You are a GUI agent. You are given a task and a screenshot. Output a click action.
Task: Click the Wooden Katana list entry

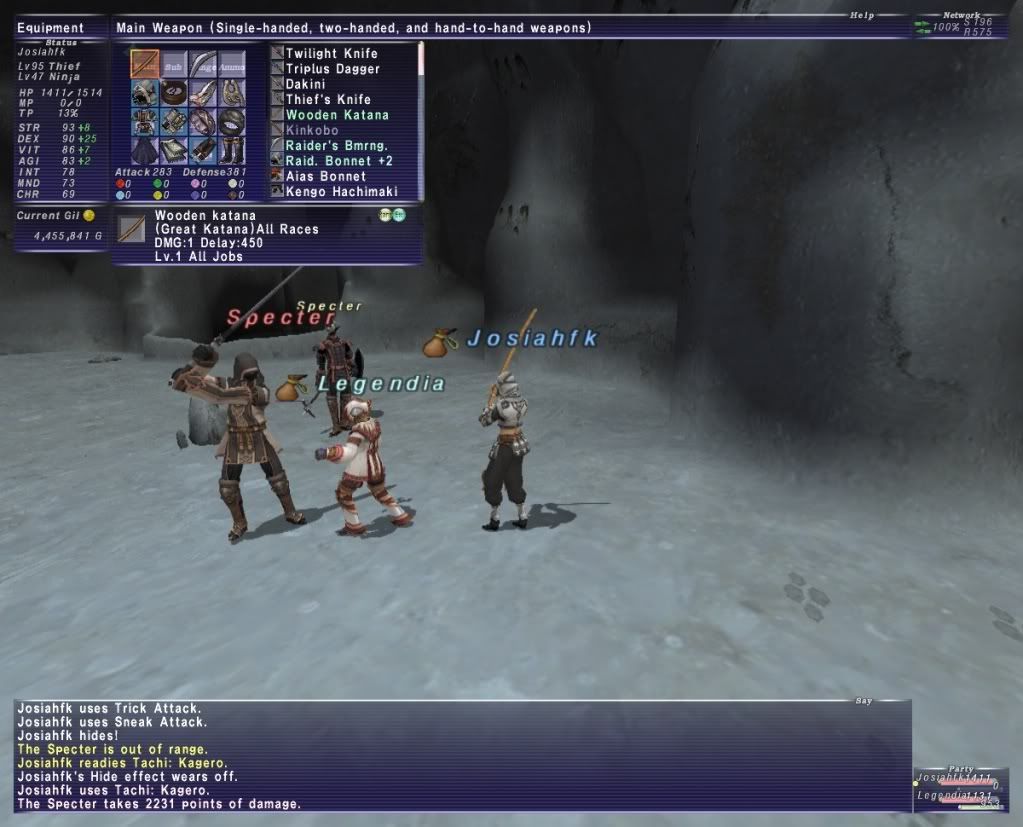point(337,115)
